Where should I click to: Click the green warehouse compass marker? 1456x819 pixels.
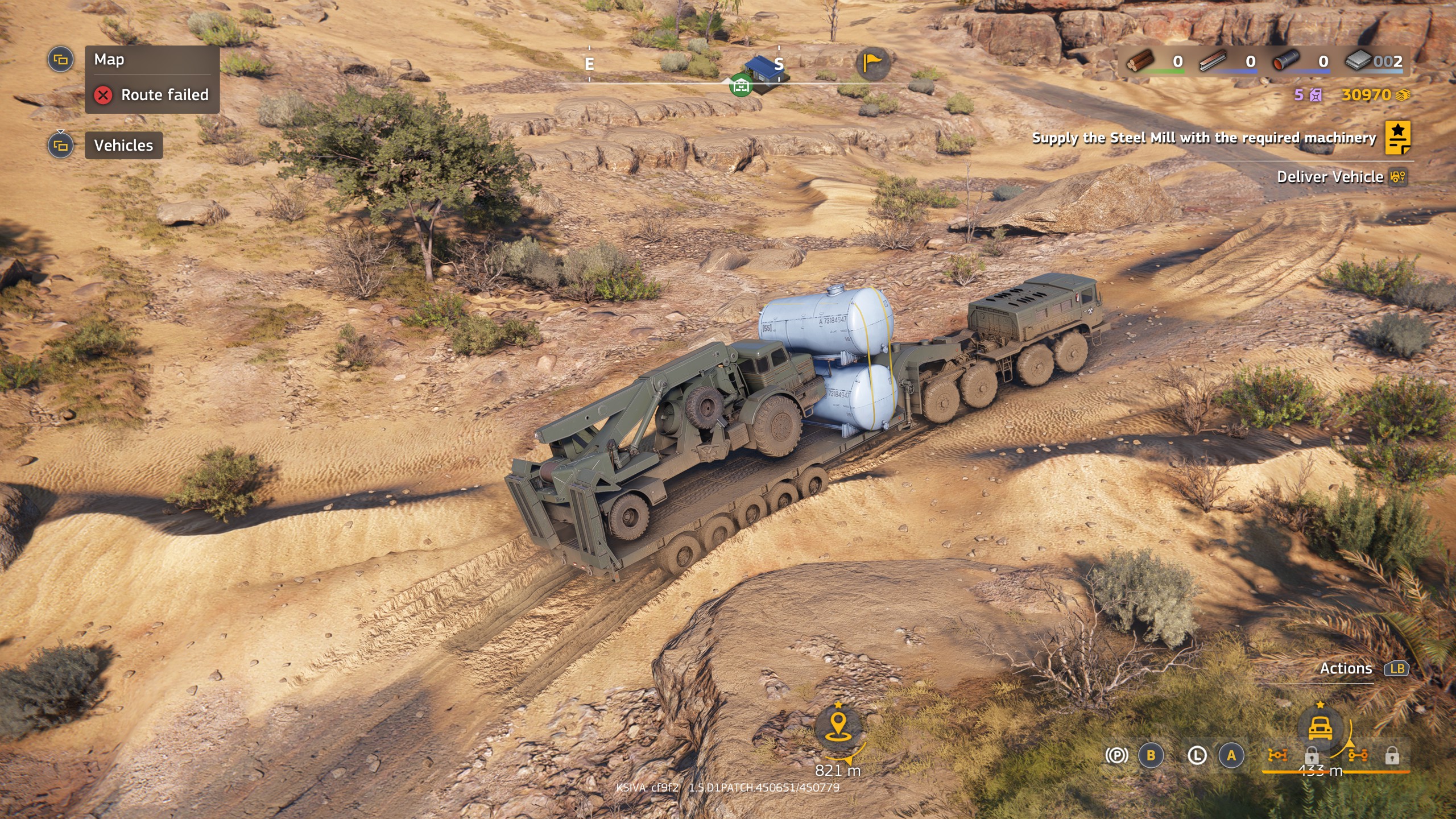point(741,86)
